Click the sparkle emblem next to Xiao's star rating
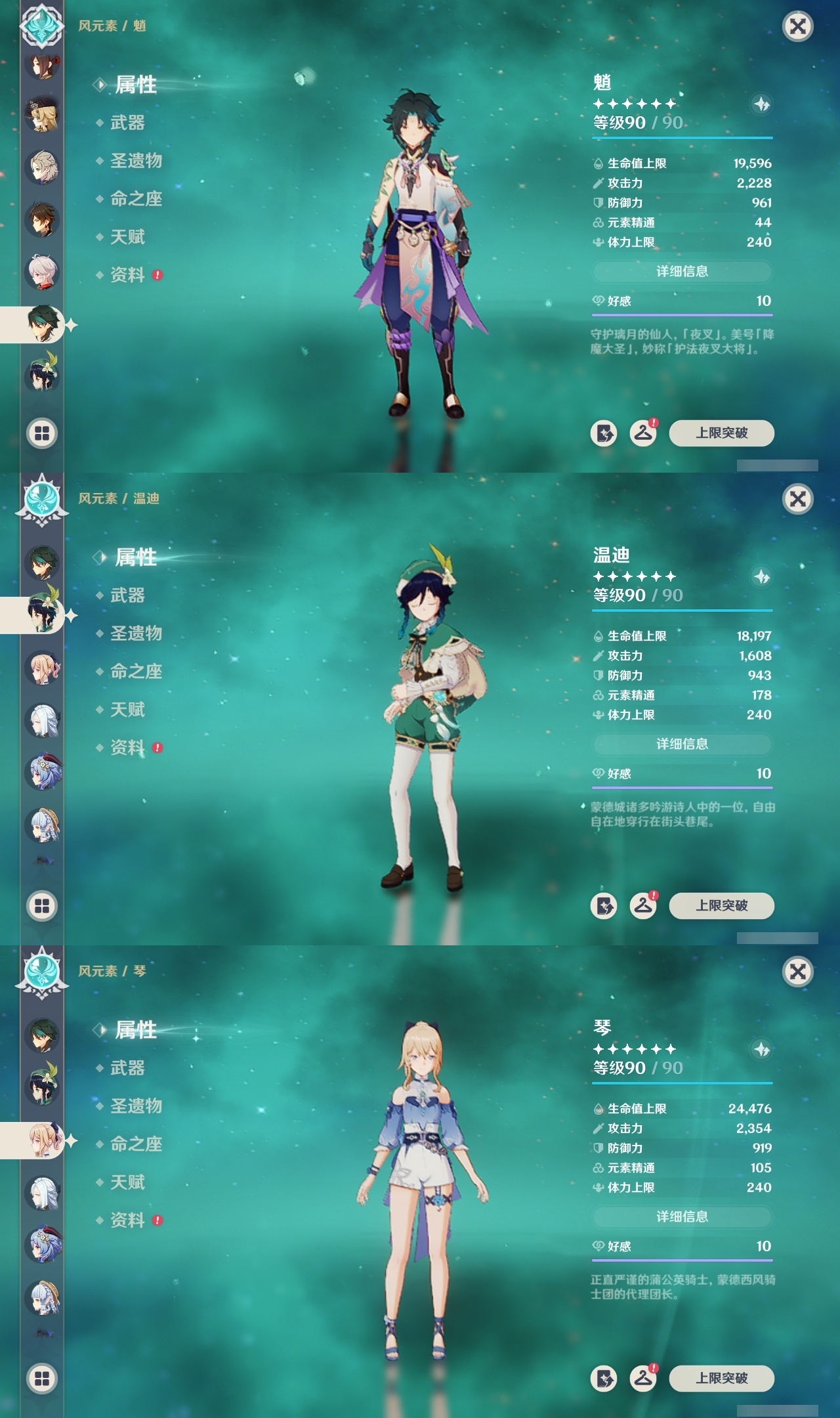Image resolution: width=840 pixels, height=1418 pixels. [761, 105]
